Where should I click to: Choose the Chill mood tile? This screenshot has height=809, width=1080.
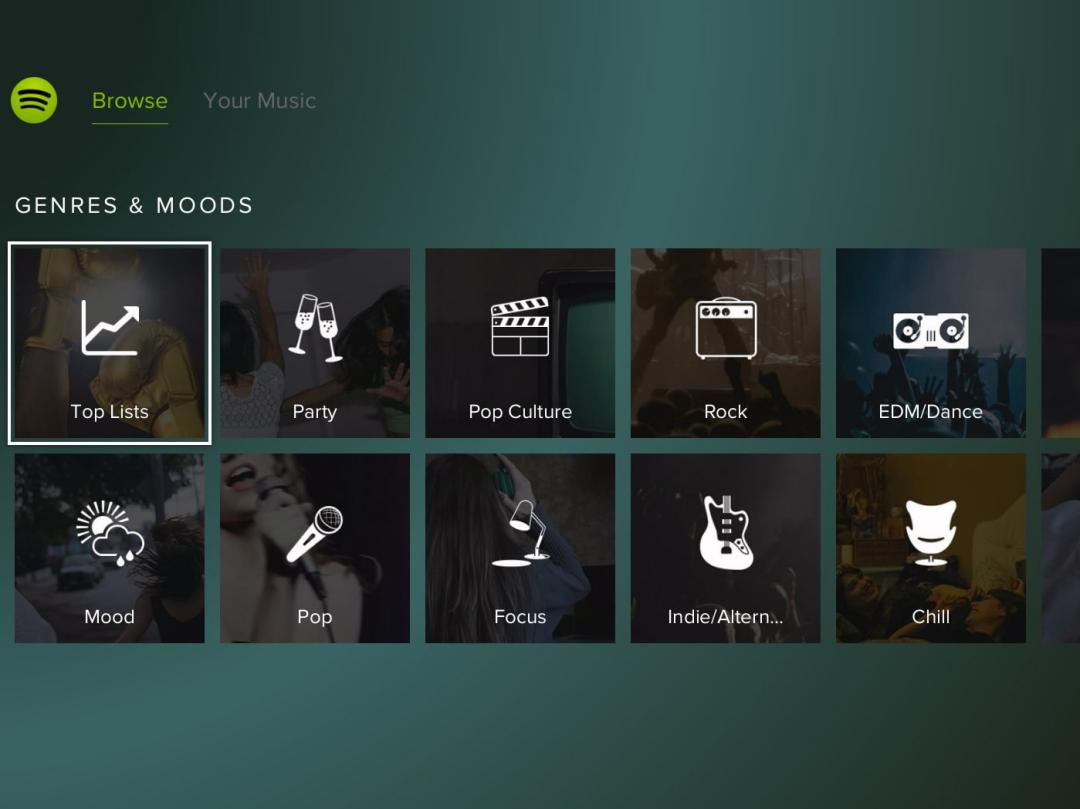pos(930,548)
